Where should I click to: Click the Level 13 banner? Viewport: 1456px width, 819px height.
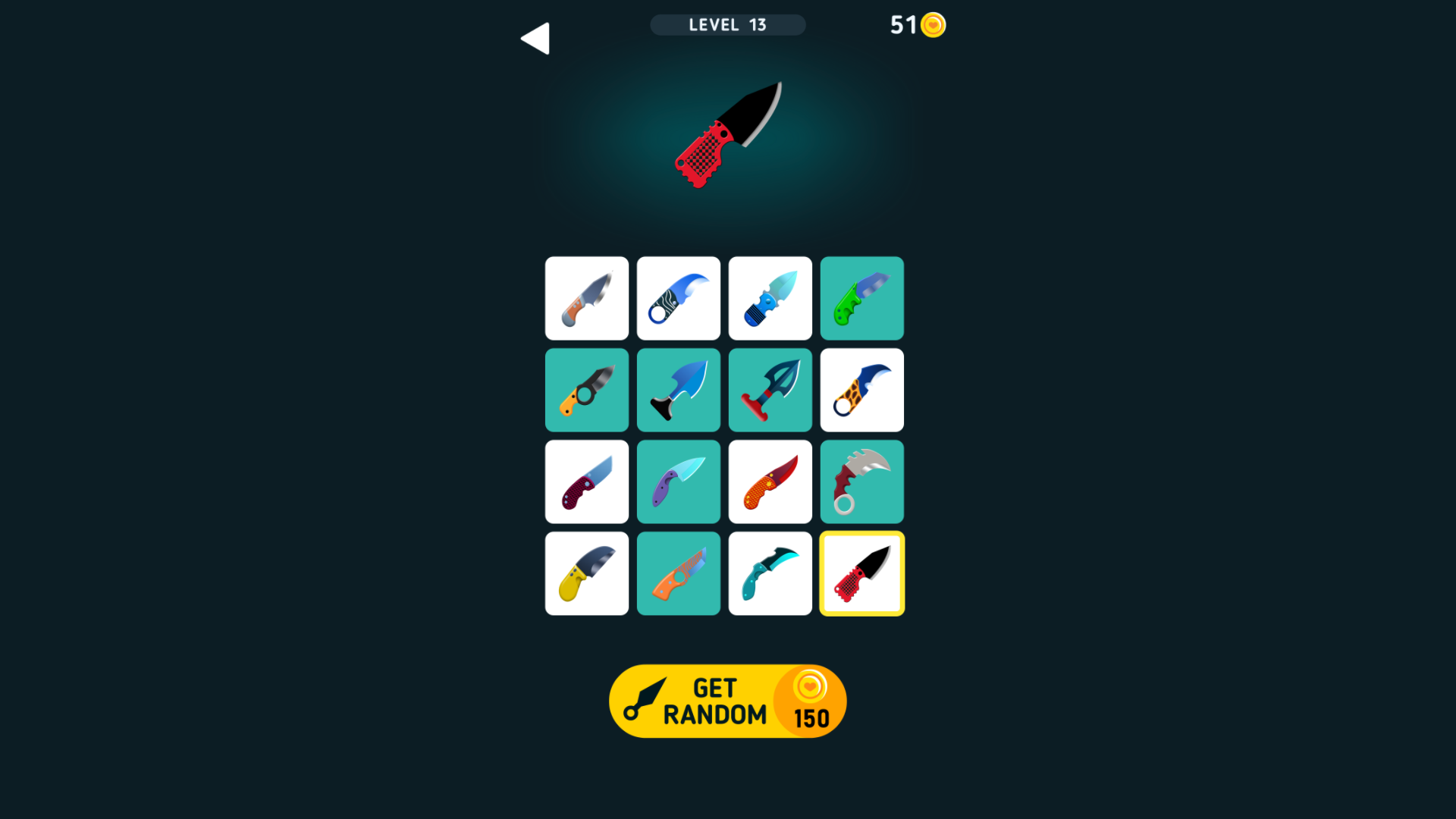727,25
